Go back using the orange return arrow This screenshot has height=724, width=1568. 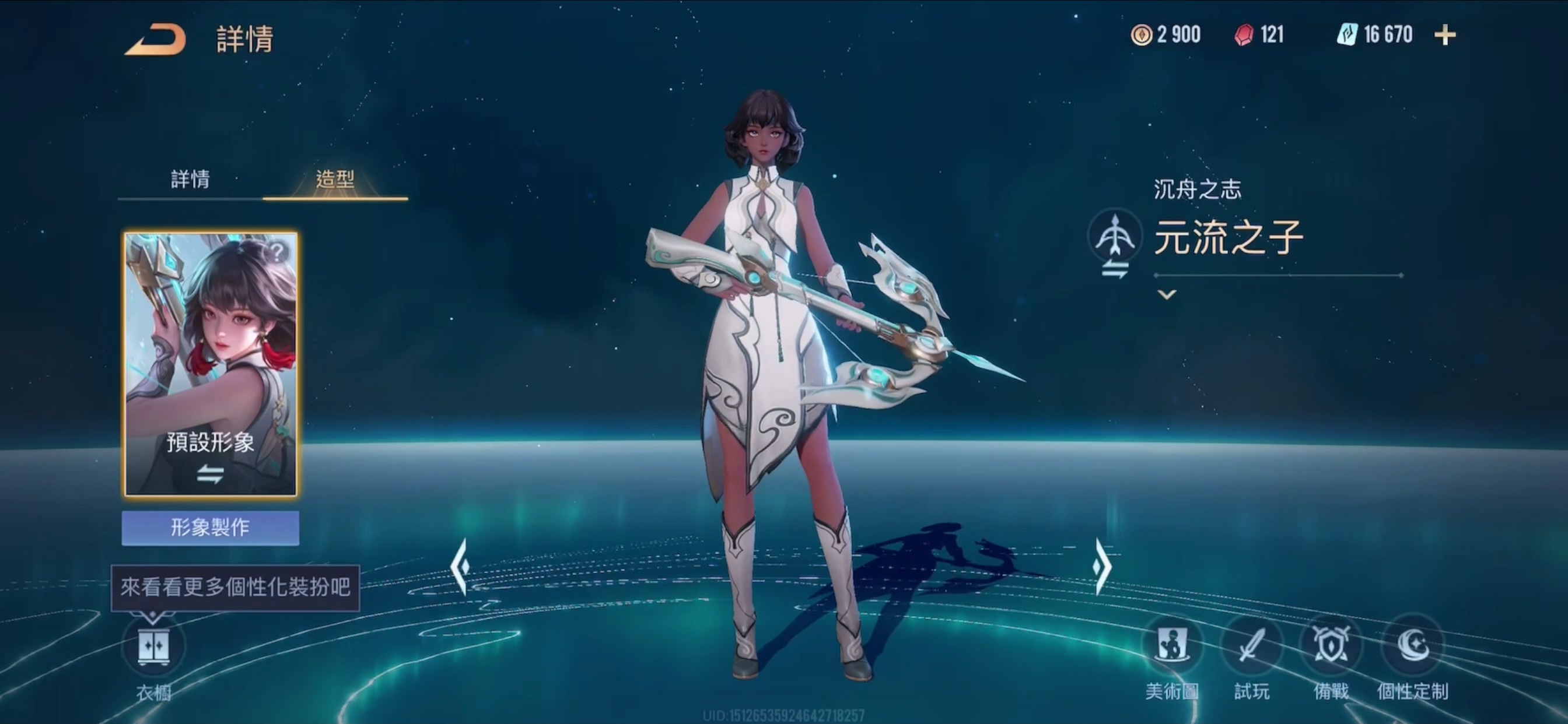pos(156,40)
